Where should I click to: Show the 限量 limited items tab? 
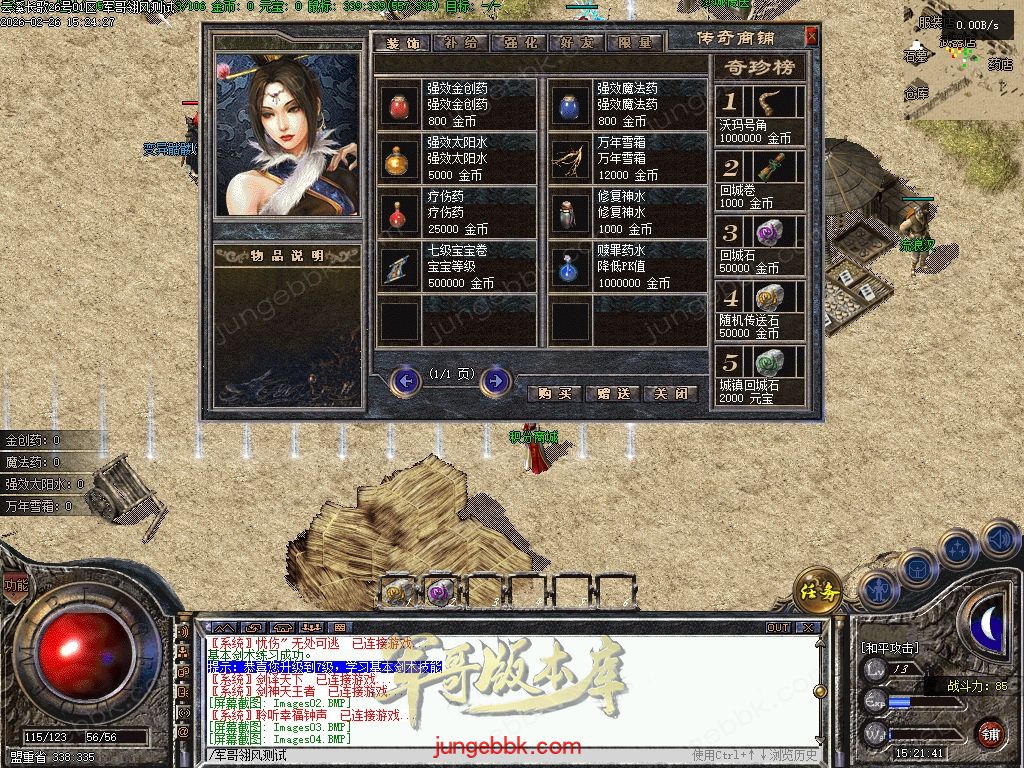coord(634,43)
